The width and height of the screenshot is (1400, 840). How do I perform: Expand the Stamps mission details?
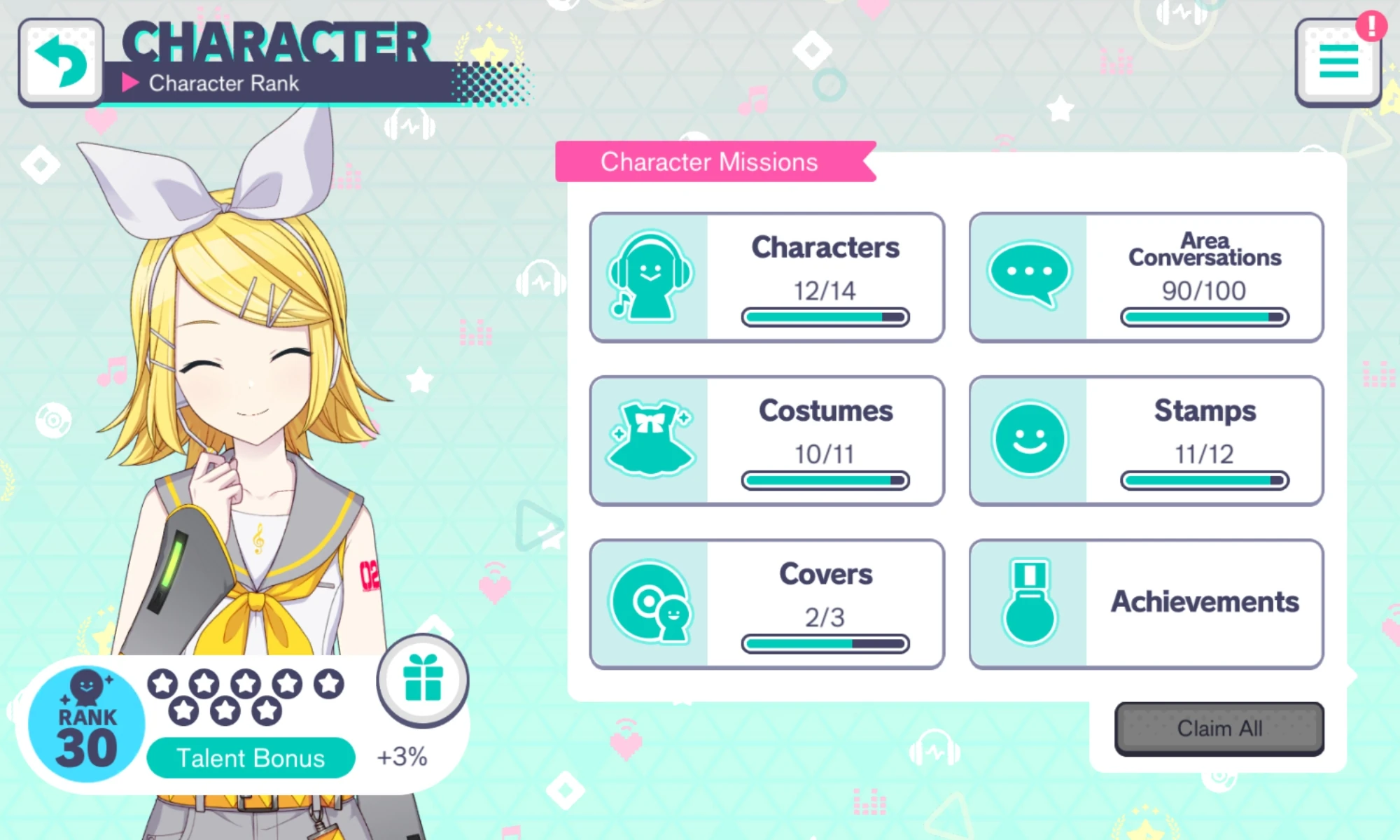[1148, 440]
